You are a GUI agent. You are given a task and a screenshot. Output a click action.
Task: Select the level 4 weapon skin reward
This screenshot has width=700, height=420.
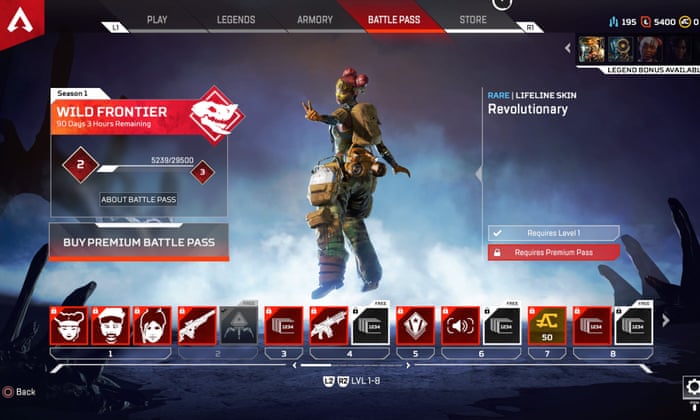(x=326, y=326)
